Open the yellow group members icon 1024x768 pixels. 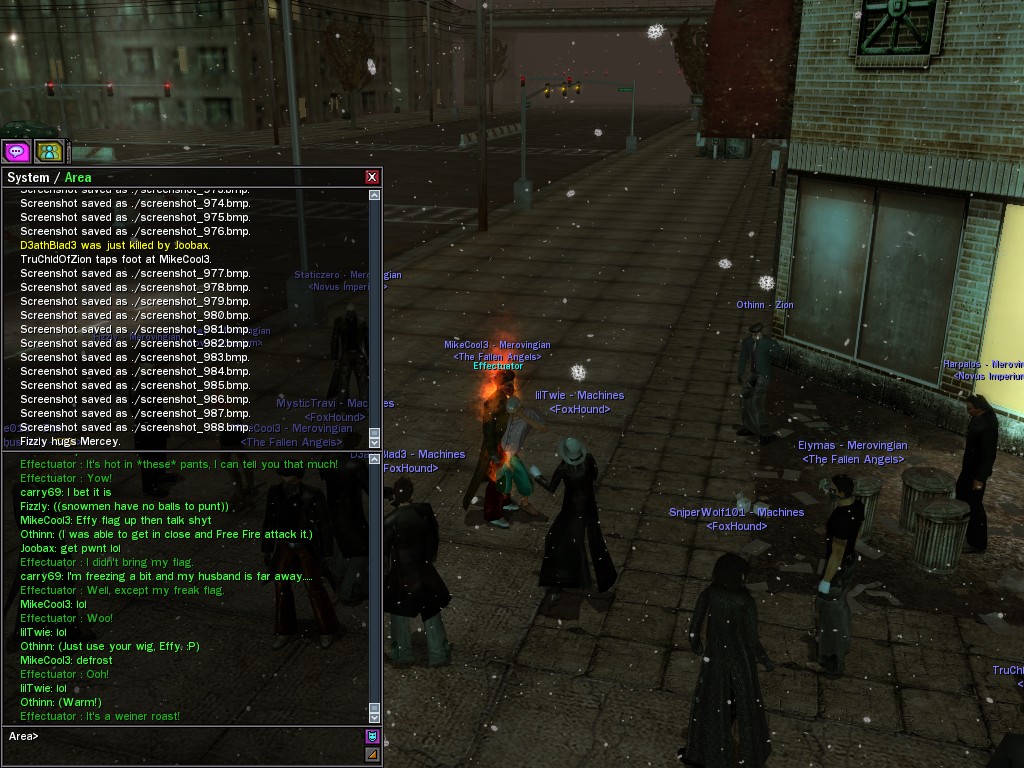pyautogui.click(x=49, y=151)
